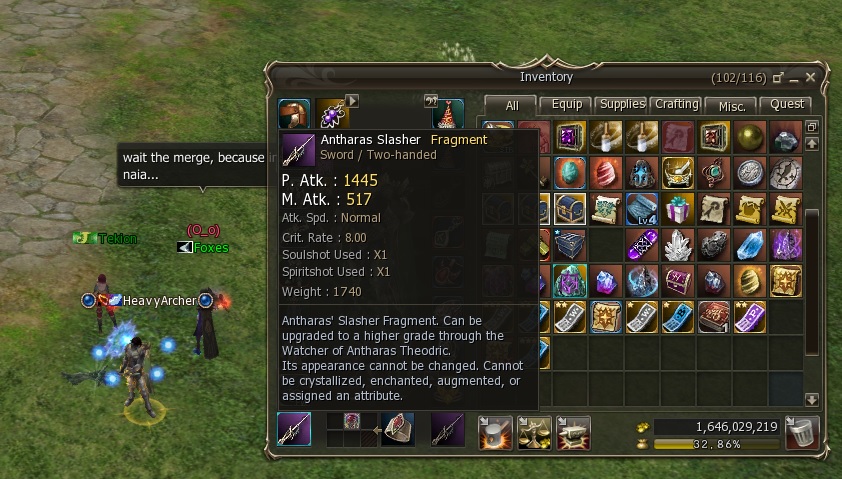Viewport: 842px width, 479px height.
Task: Select the Antharas Slasher Fragment weapon slot
Action: [x=294, y=431]
